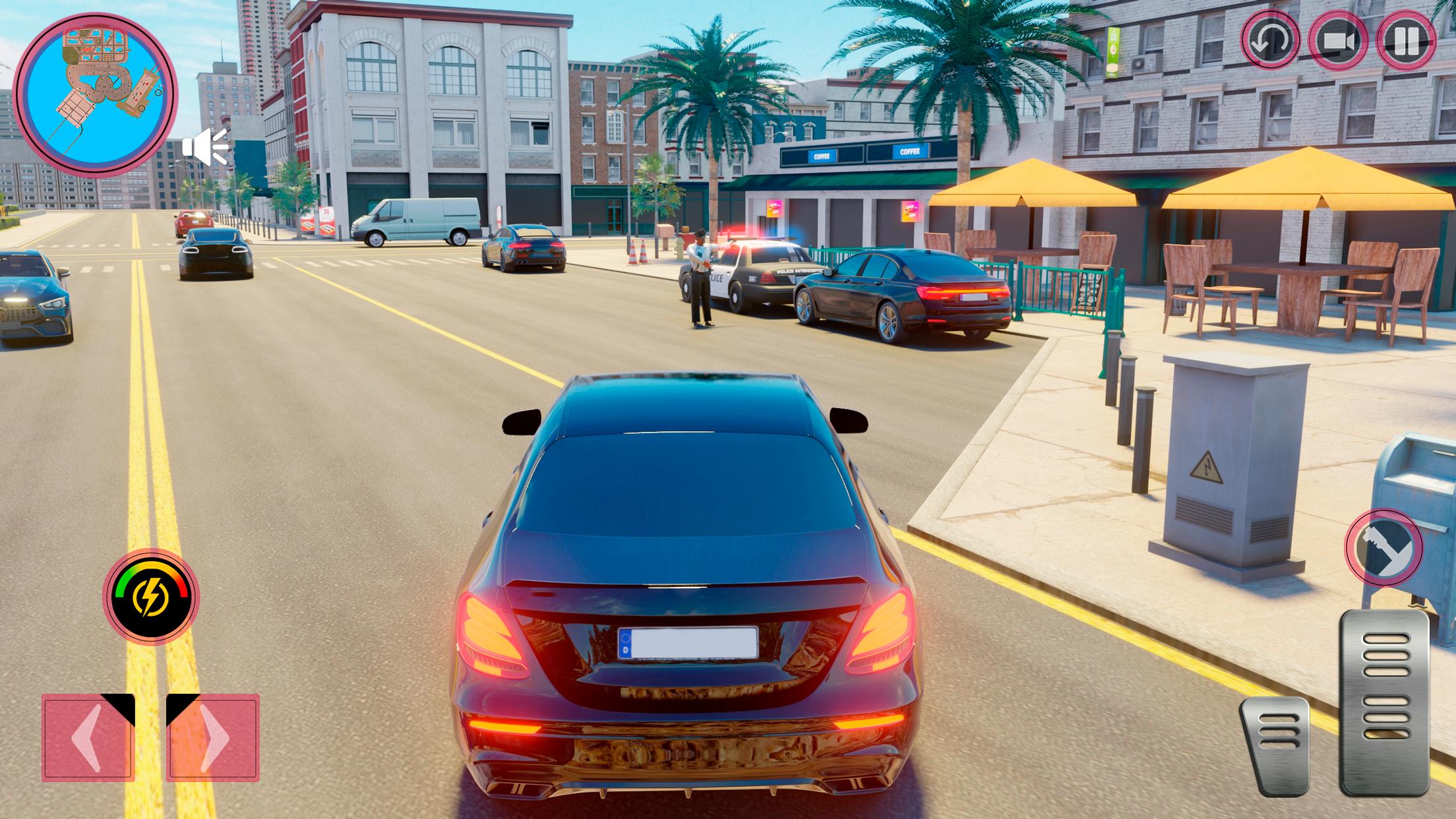Toggle the sound speaker icon
1456x819 pixels.
[206, 146]
